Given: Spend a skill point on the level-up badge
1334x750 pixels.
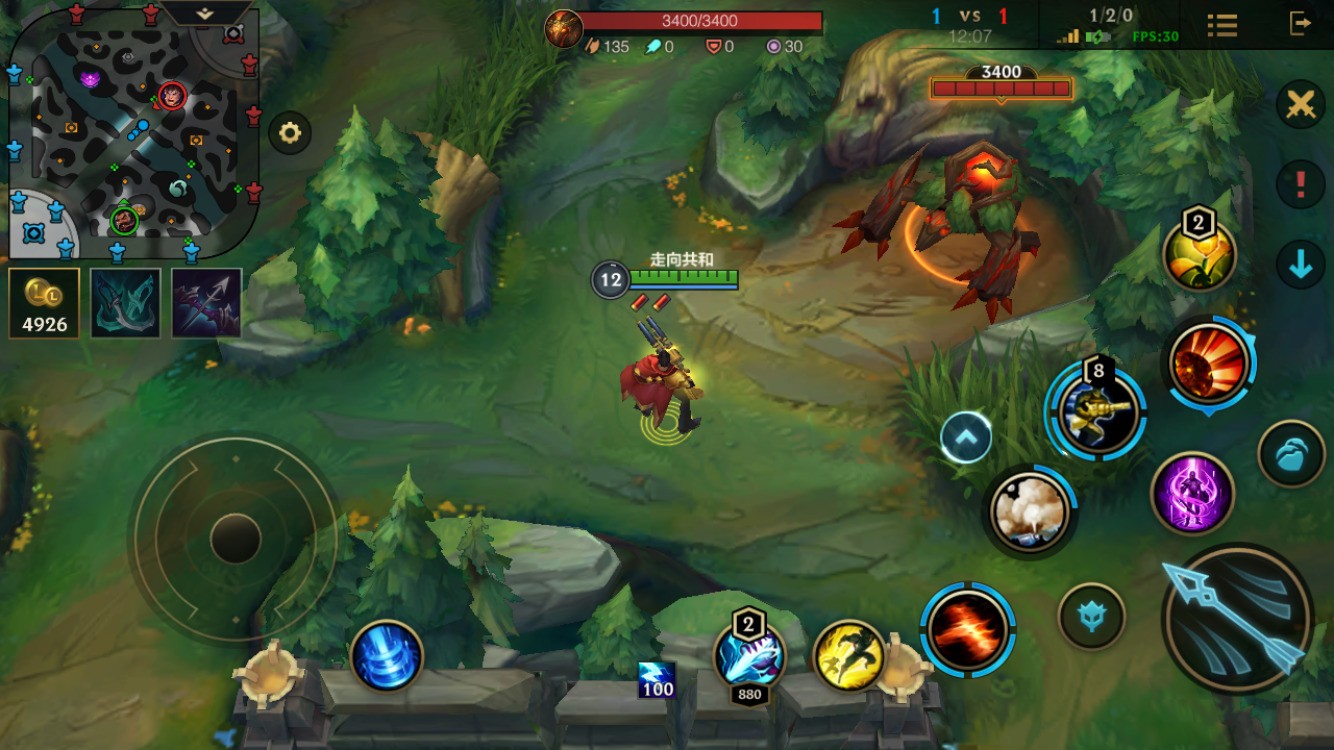Looking at the screenshot, I should coord(1197,254).
